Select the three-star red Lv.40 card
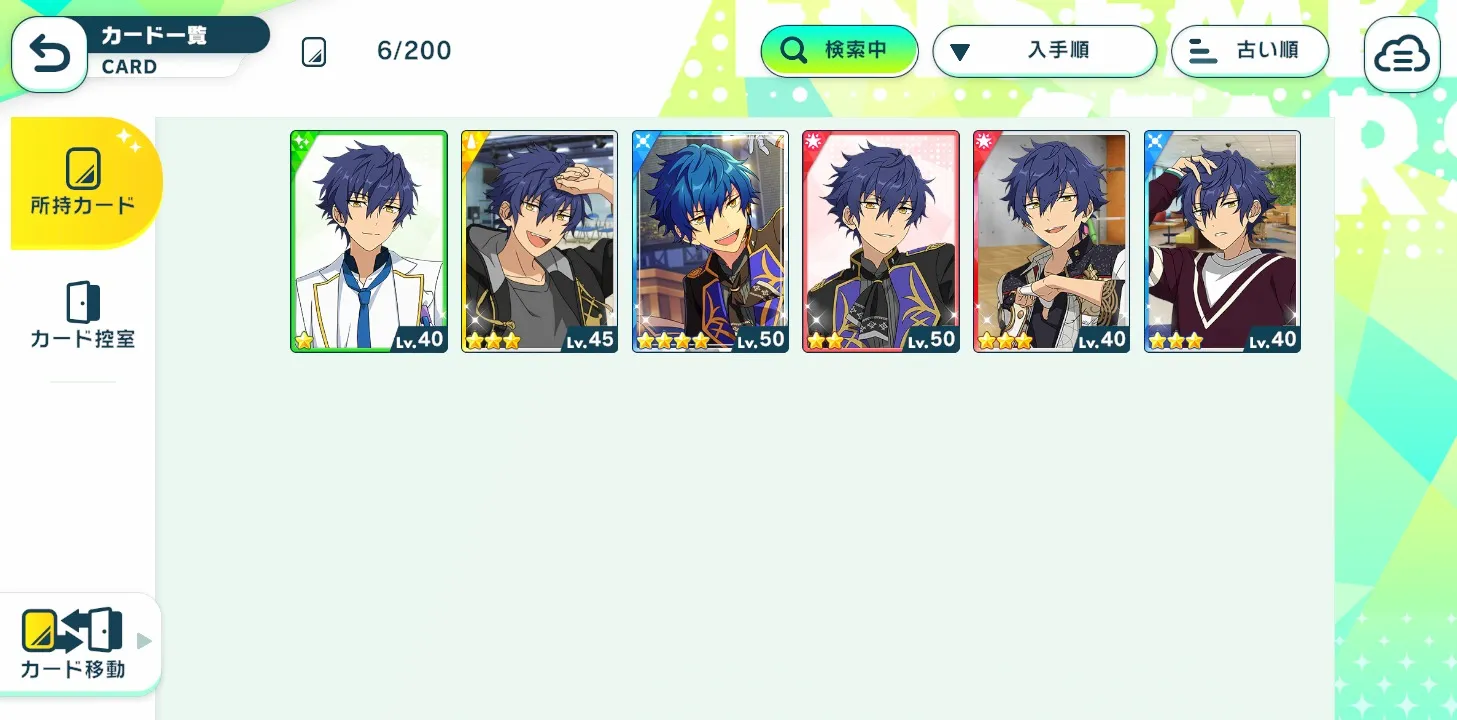The height and width of the screenshot is (720, 1457). click(1051, 241)
